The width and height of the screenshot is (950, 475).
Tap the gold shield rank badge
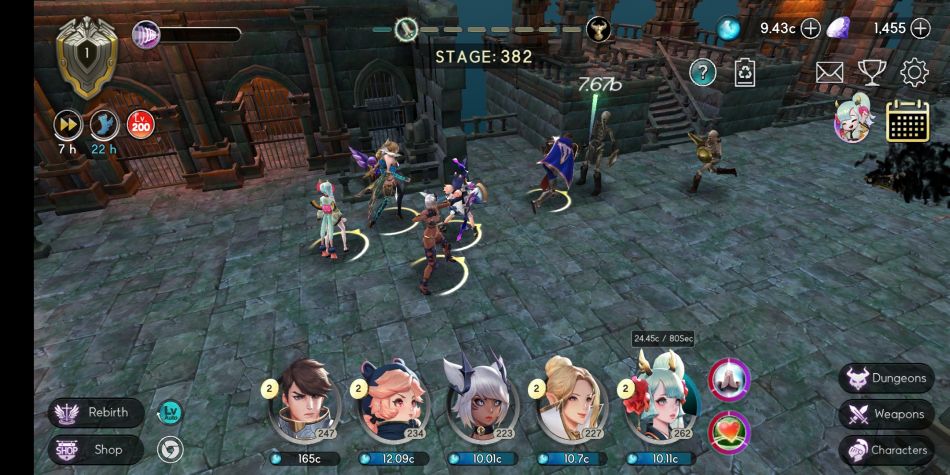tap(86, 54)
